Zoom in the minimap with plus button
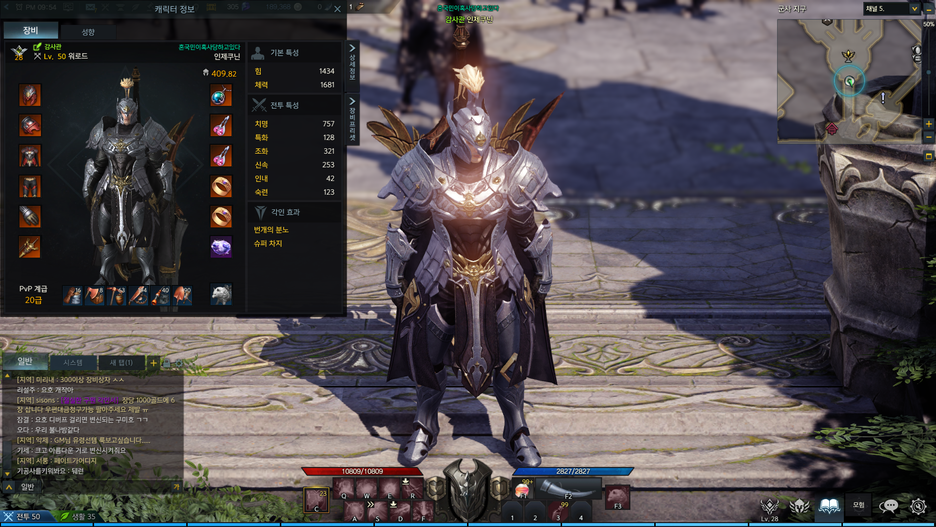 [x=929, y=124]
